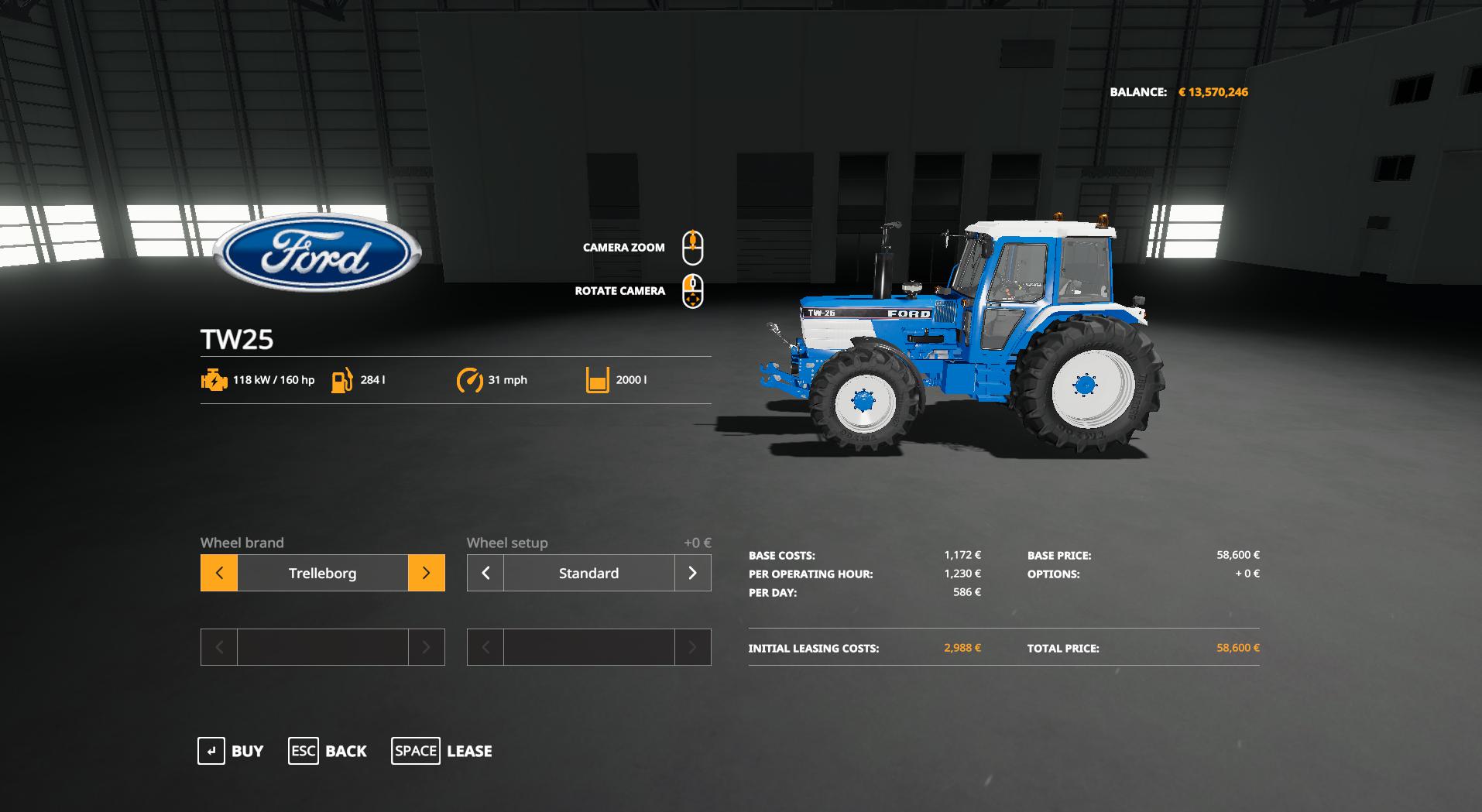Image resolution: width=1482 pixels, height=812 pixels.
Task: Switch to next wheel setup option
Action: click(692, 573)
